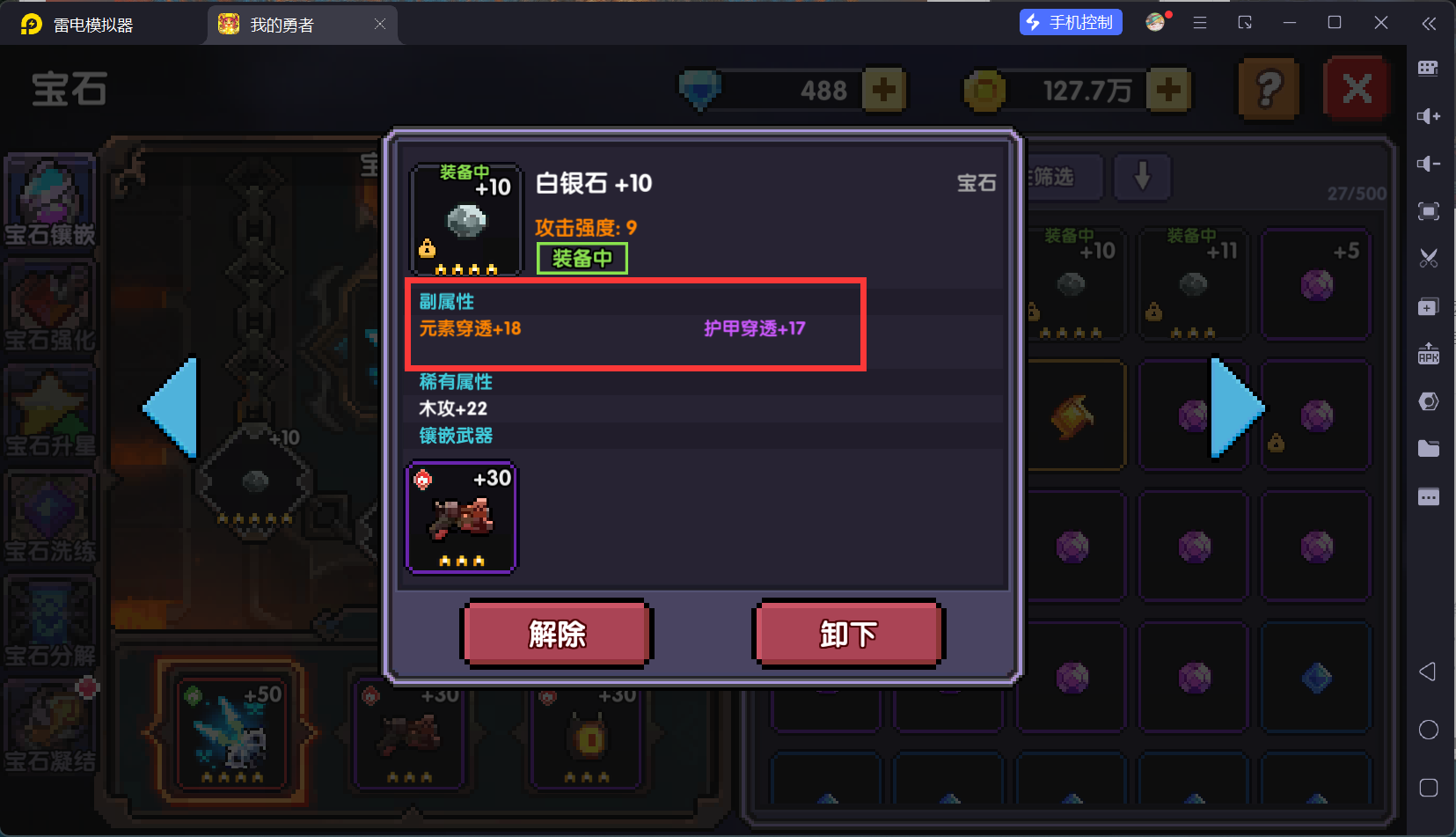Viewport: 1456px width, 837px height.
Task: Toggle the 装备中 equipped state button
Action: point(582,258)
